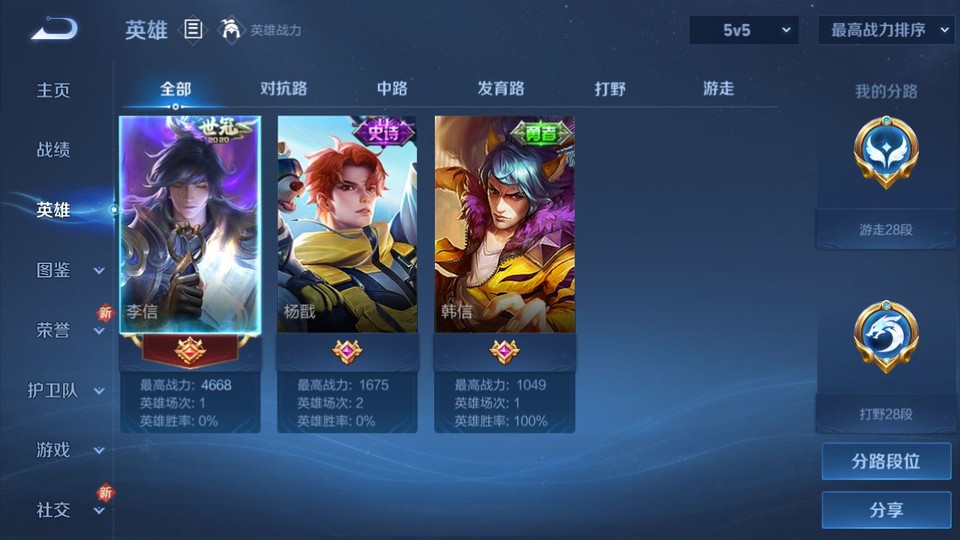Switch to the 游走 roaming tab

pos(718,88)
